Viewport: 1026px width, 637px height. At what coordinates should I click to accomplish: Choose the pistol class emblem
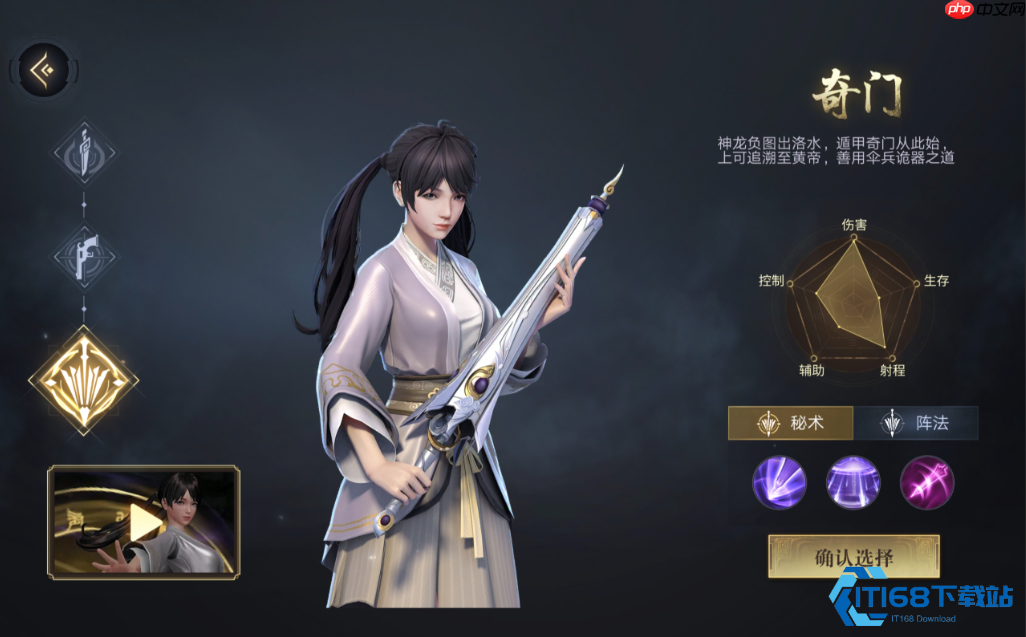coord(84,254)
